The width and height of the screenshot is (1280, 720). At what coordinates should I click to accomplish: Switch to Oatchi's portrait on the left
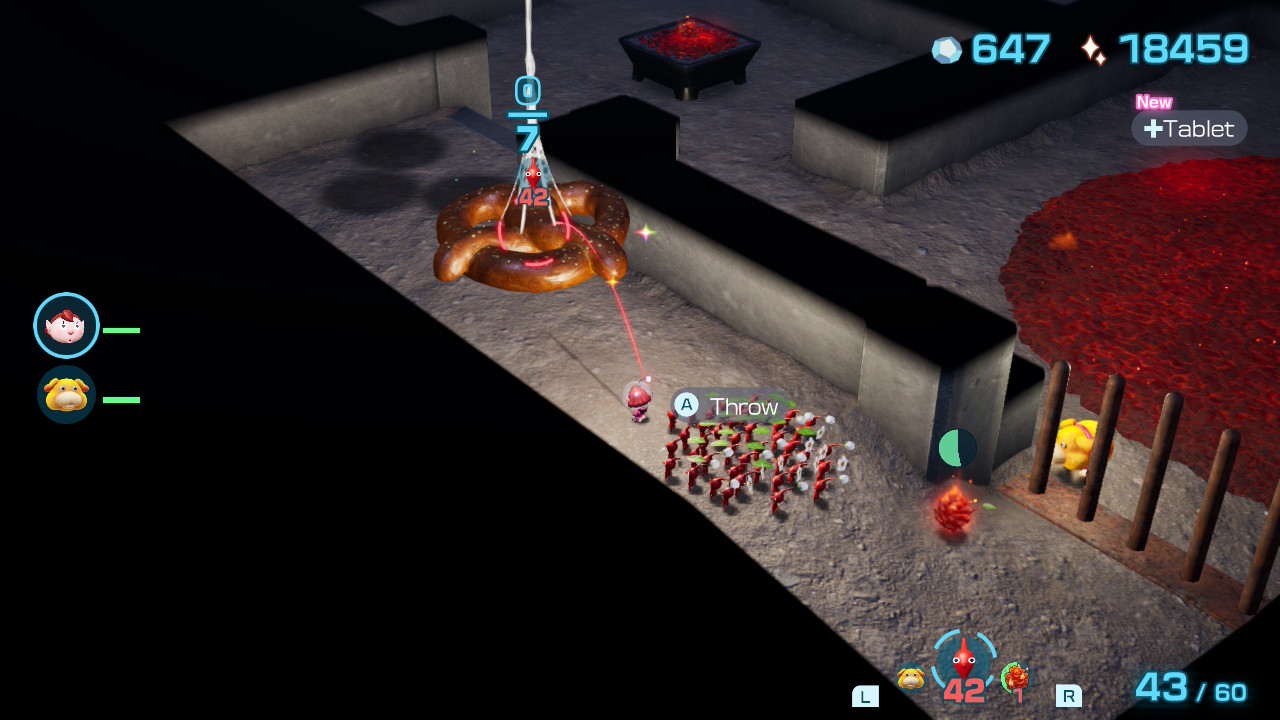(x=66, y=394)
